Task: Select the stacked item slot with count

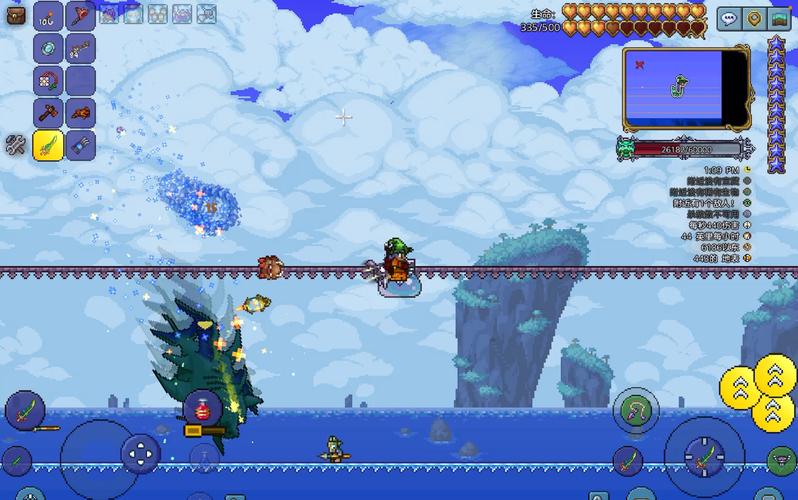Action: (49, 16)
